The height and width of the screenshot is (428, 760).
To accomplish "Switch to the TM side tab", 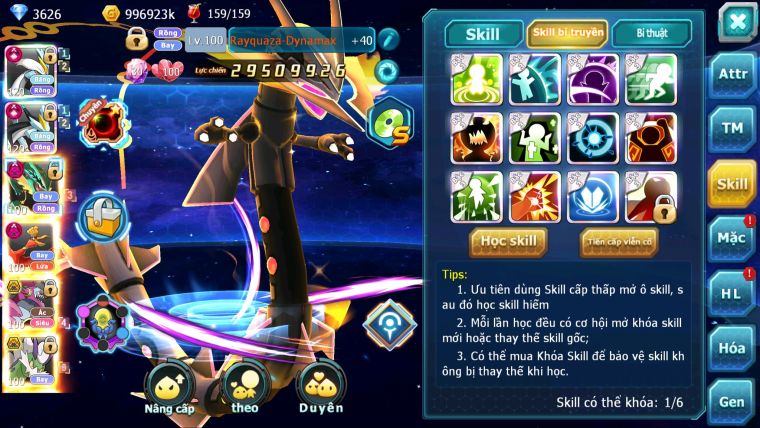I will tap(732, 130).
